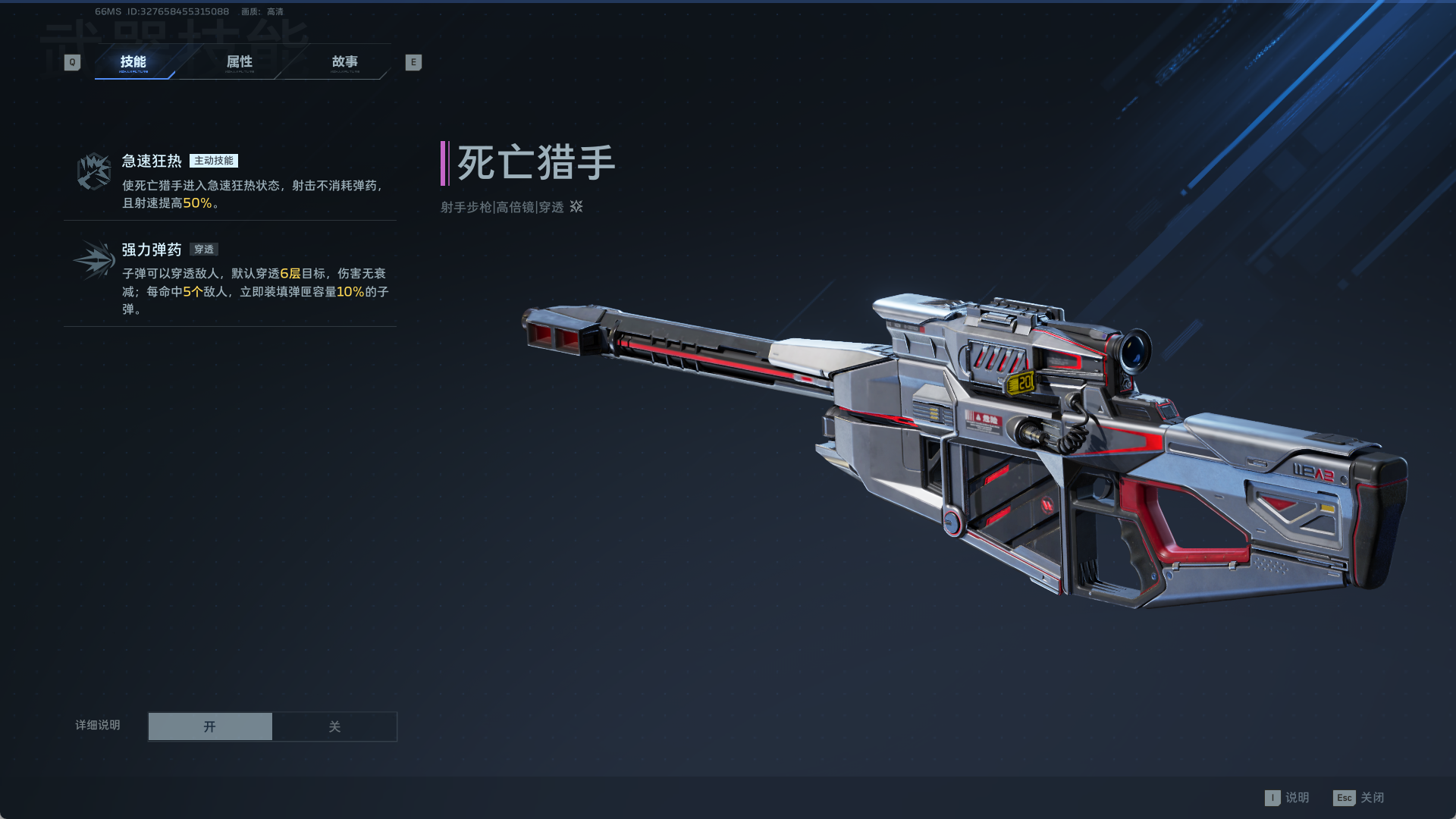Click the 详细说明 label
This screenshot has height=819, width=1456.
(x=96, y=725)
